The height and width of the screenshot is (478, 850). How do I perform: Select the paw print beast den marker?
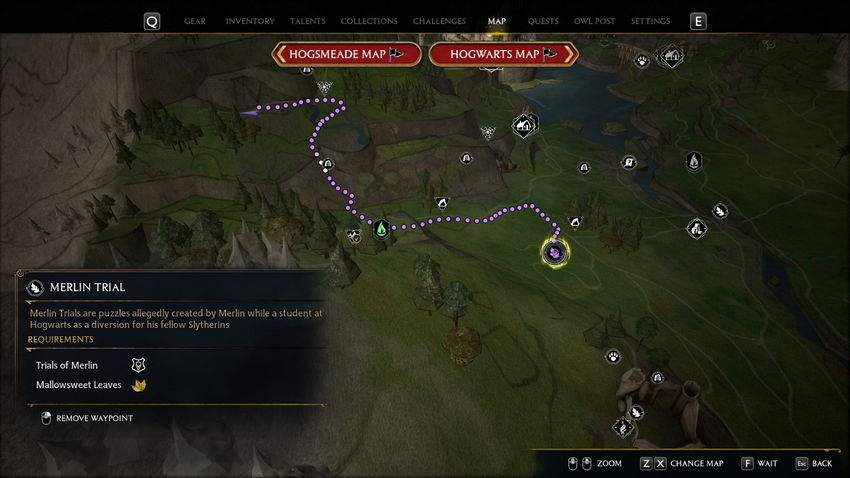click(x=612, y=357)
